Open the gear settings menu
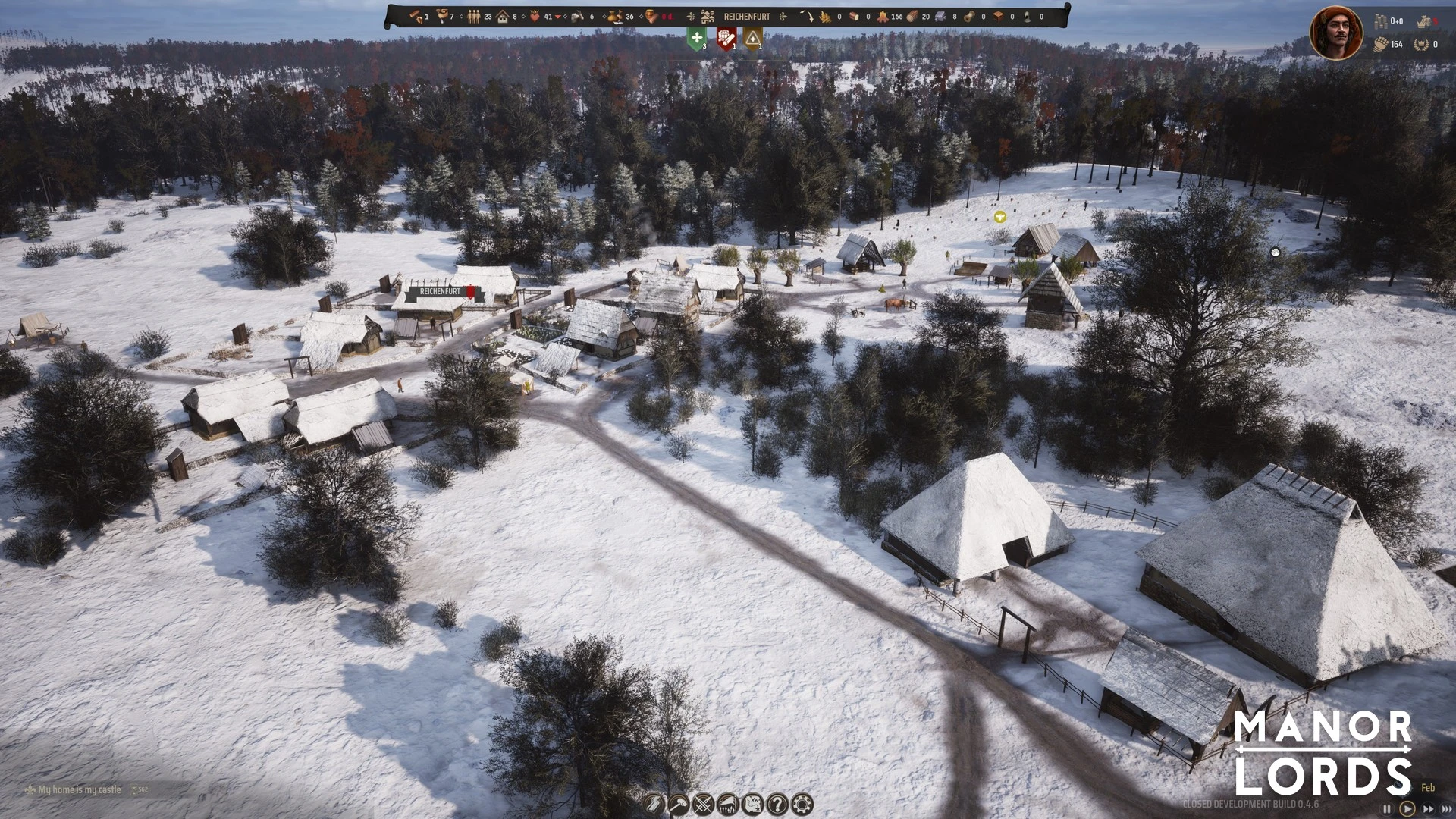The width and height of the screenshot is (1456, 819). [802, 804]
